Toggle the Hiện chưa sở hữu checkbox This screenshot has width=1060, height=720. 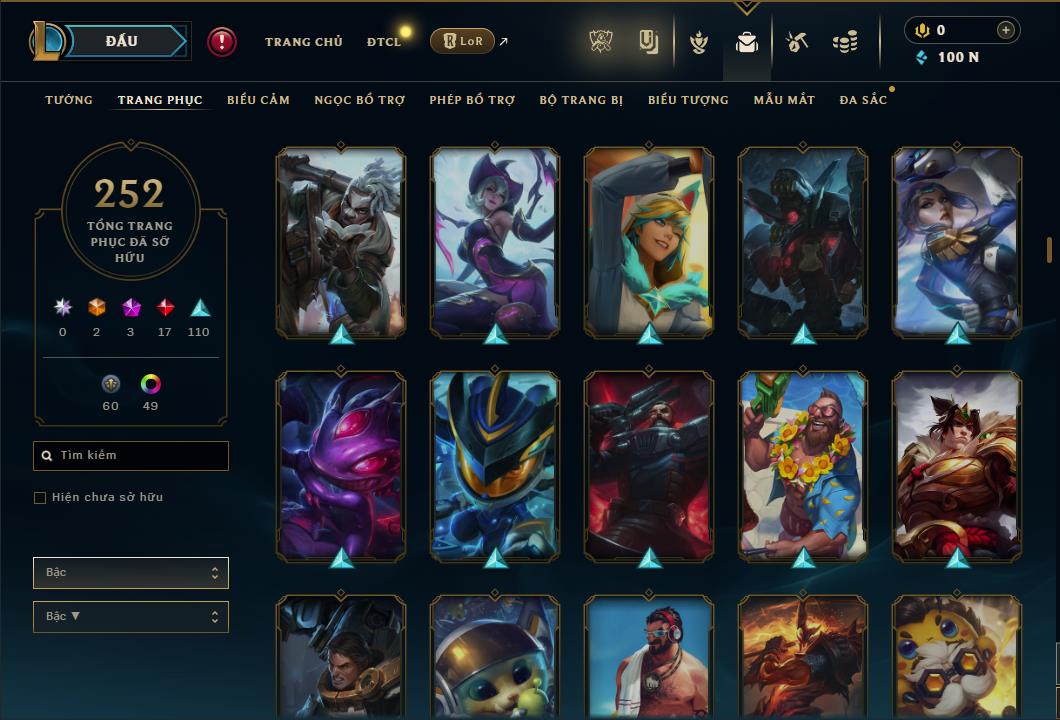[x=40, y=498]
